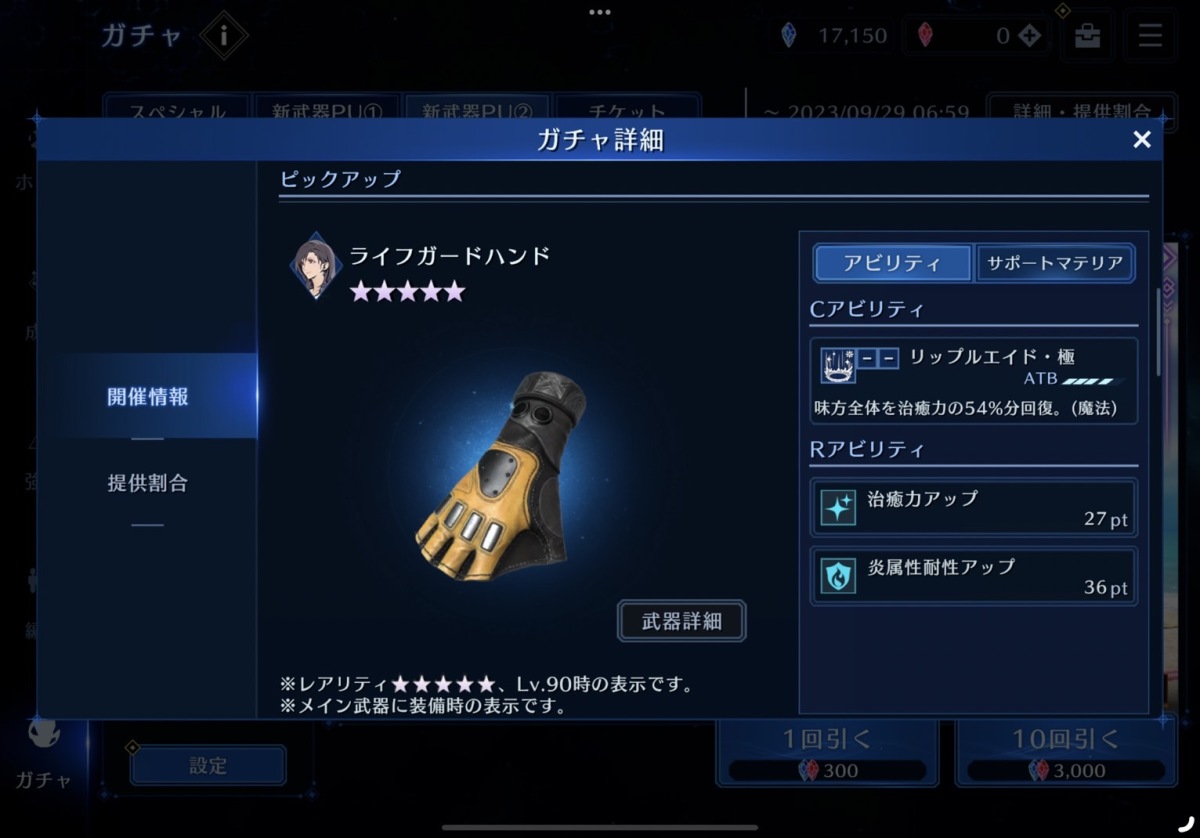The image size is (1200, 838).
Task: Open the hamburger main menu
Action: click(x=1150, y=37)
